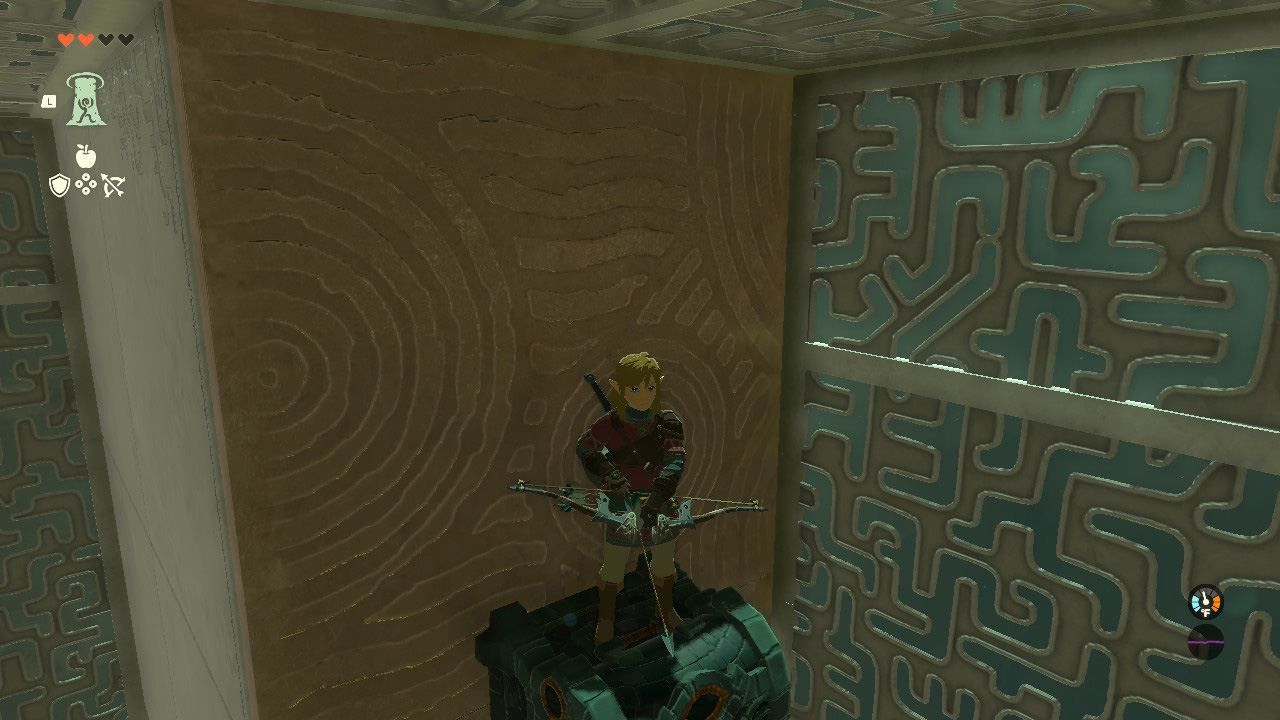Click the rightmost empty heart container
Image resolution: width=1280 pixels, height=720 pixels.
click(124, 39)
